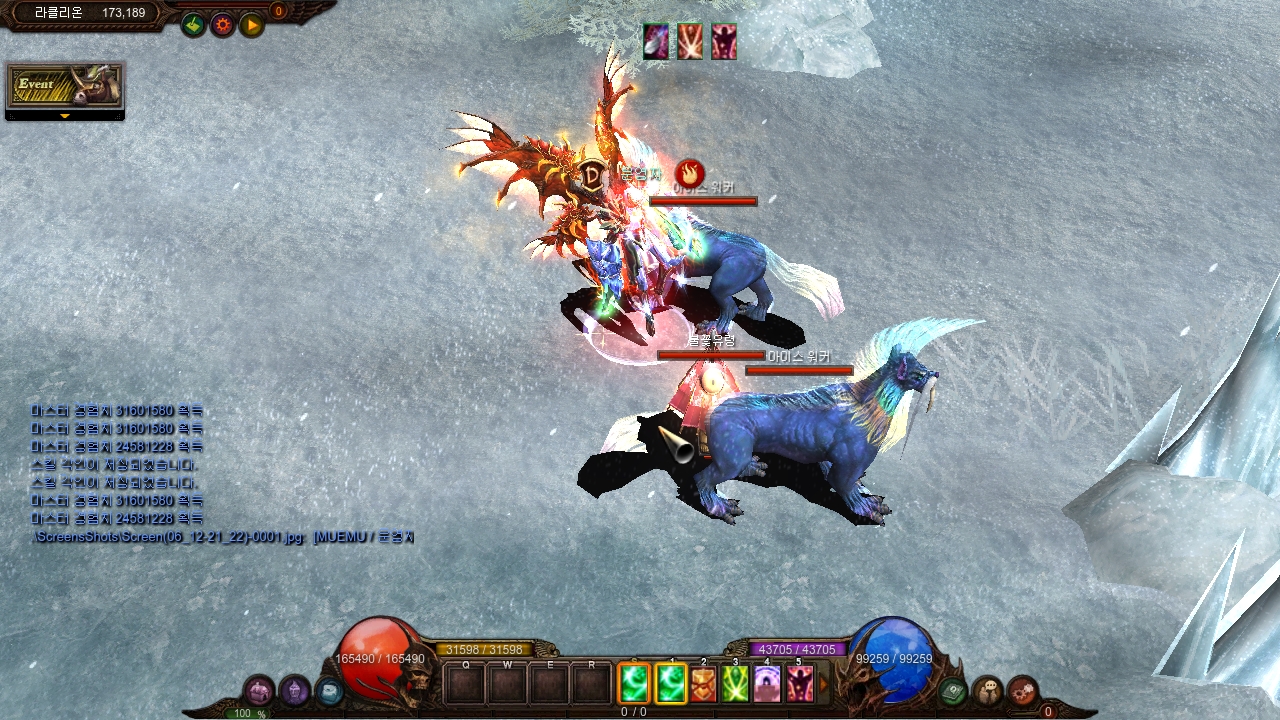Image resolution: width=1280 pixels, height=720 pixels.
Task: Open settings with the orange gear icon
Action: 222,24
